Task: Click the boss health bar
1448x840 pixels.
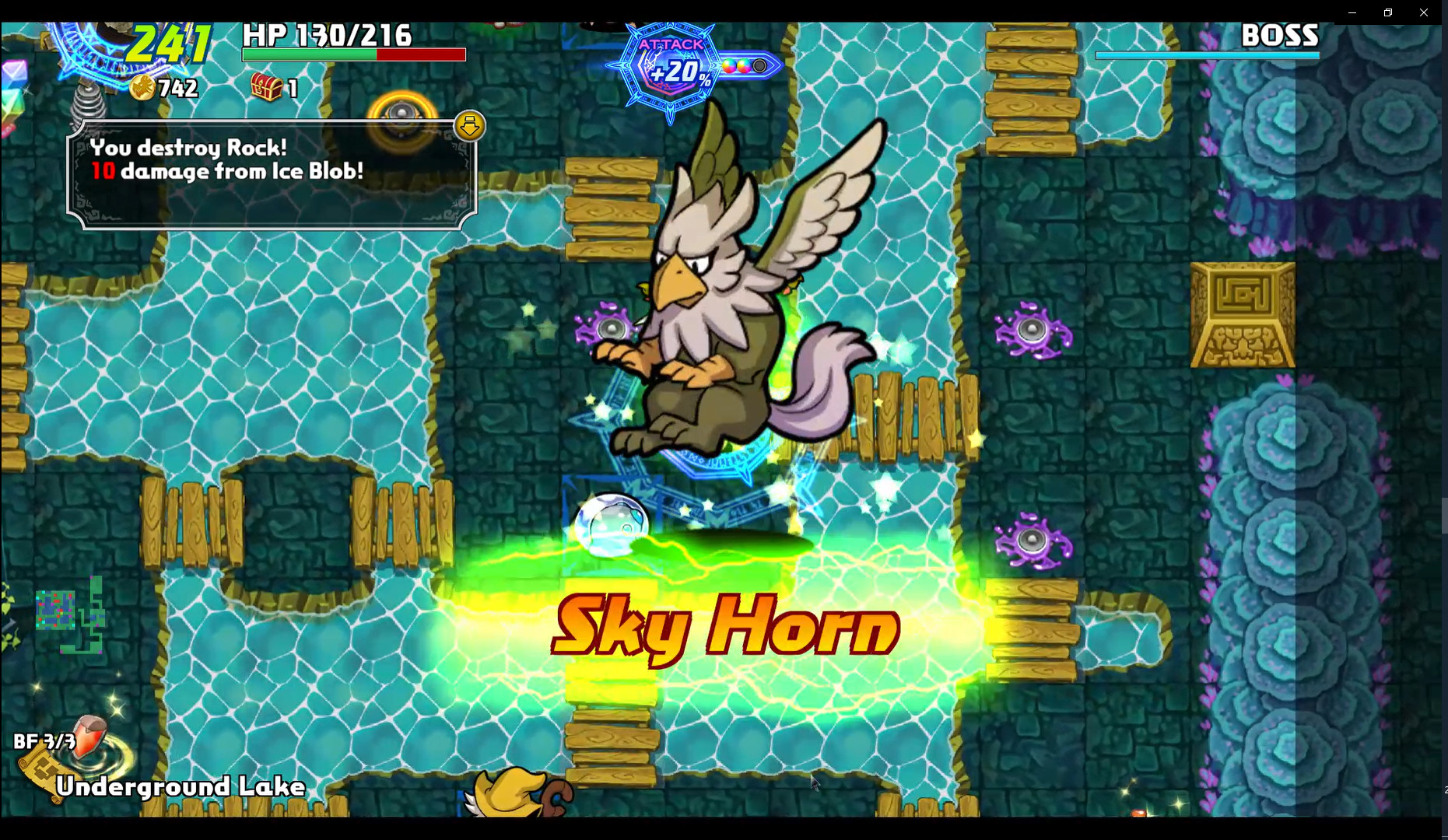Action: 1207,55
